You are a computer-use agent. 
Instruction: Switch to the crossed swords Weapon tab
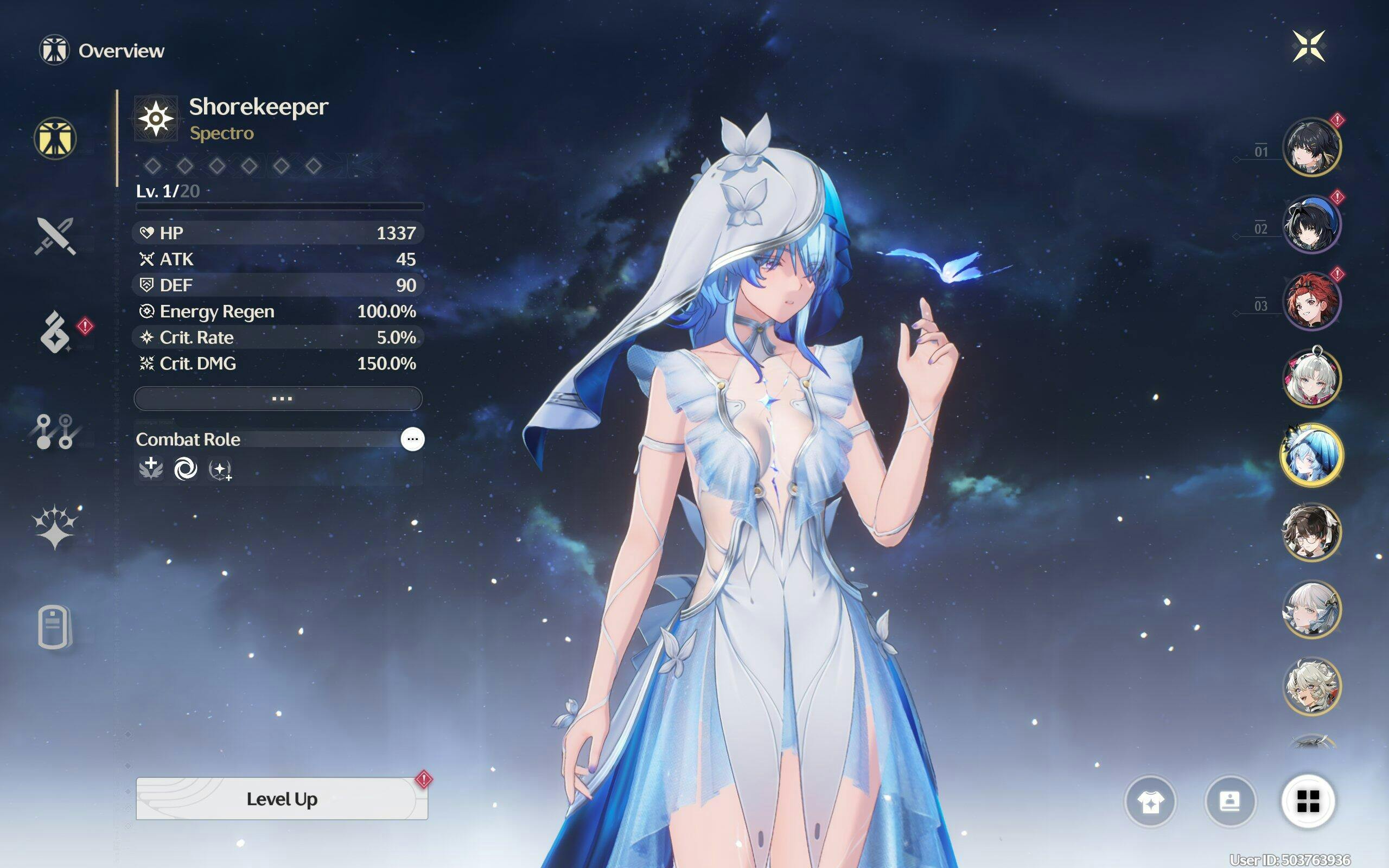pyautogui.click(x=55, y=235)
